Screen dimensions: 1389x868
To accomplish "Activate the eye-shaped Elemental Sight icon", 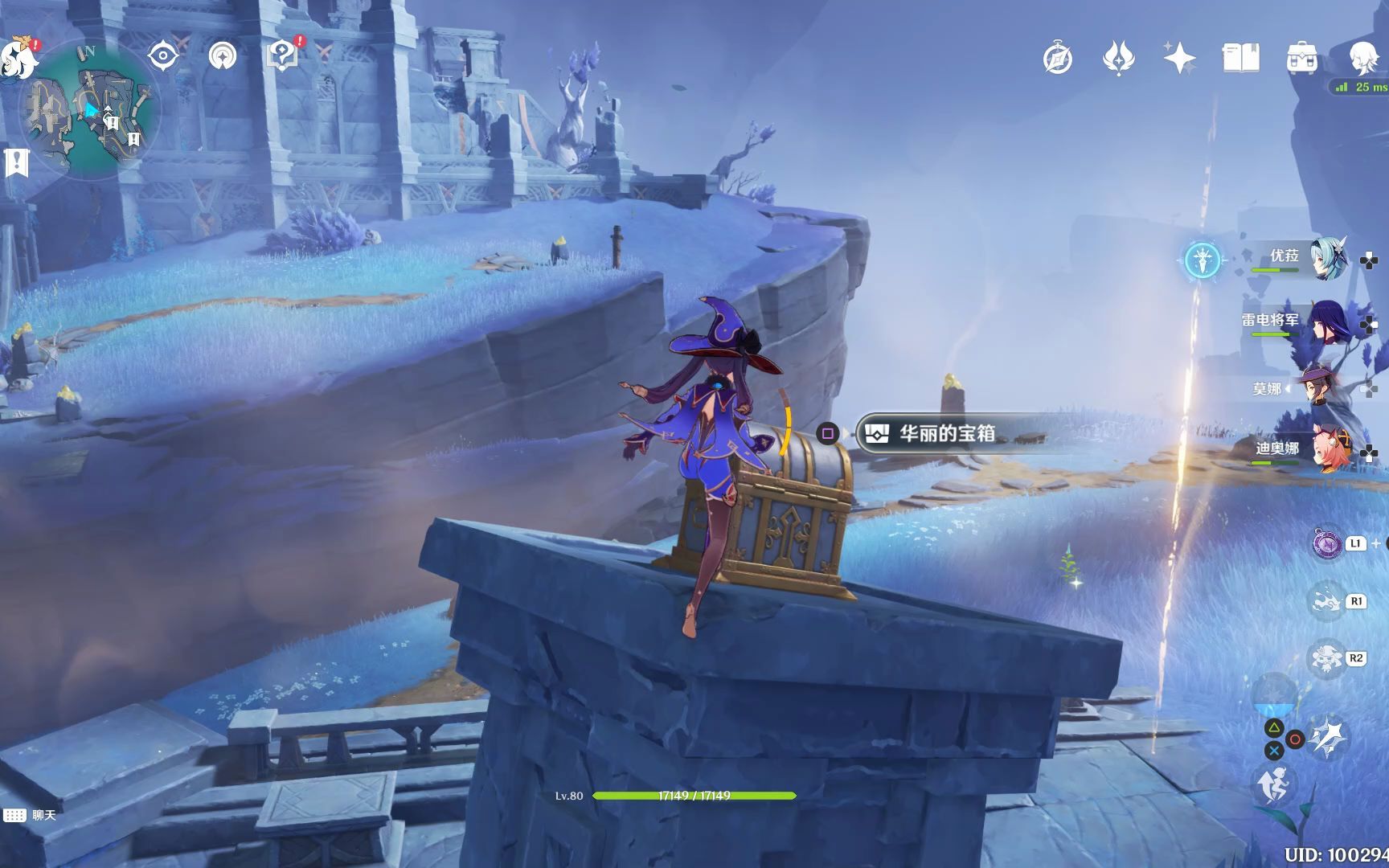I will coord(162,56).
